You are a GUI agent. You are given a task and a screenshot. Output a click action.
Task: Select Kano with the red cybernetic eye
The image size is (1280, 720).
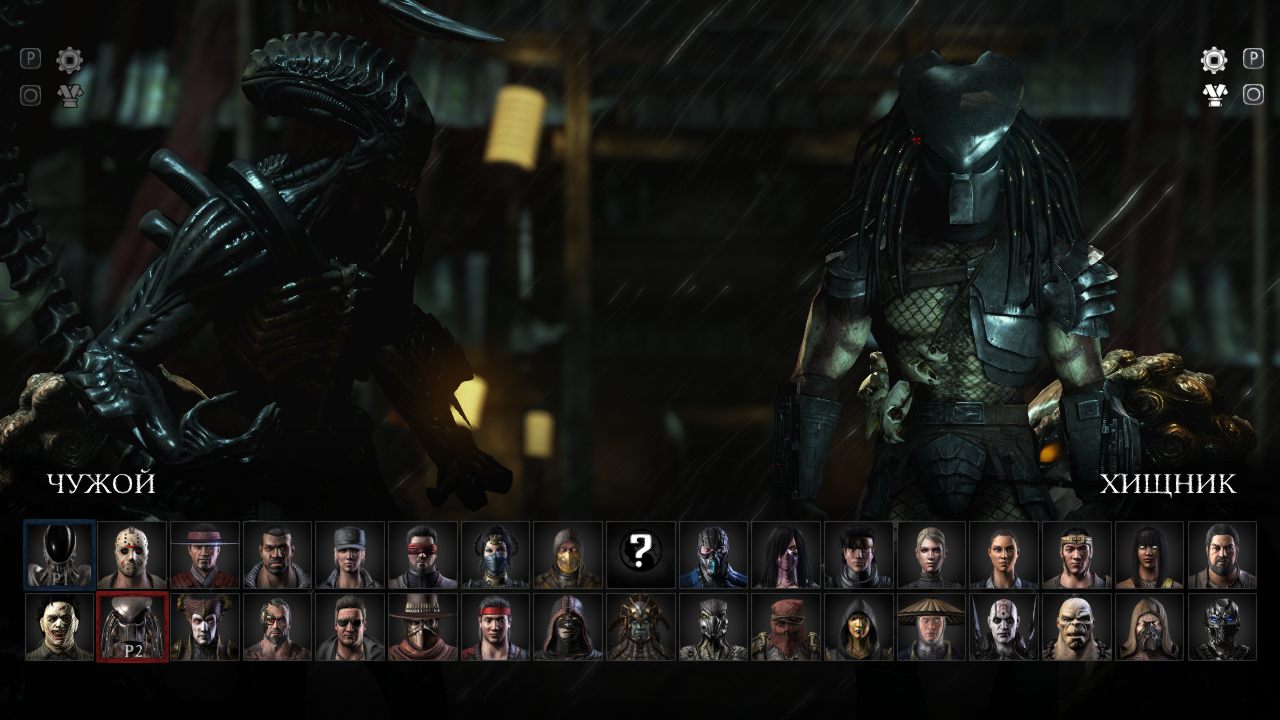[278, 627]
